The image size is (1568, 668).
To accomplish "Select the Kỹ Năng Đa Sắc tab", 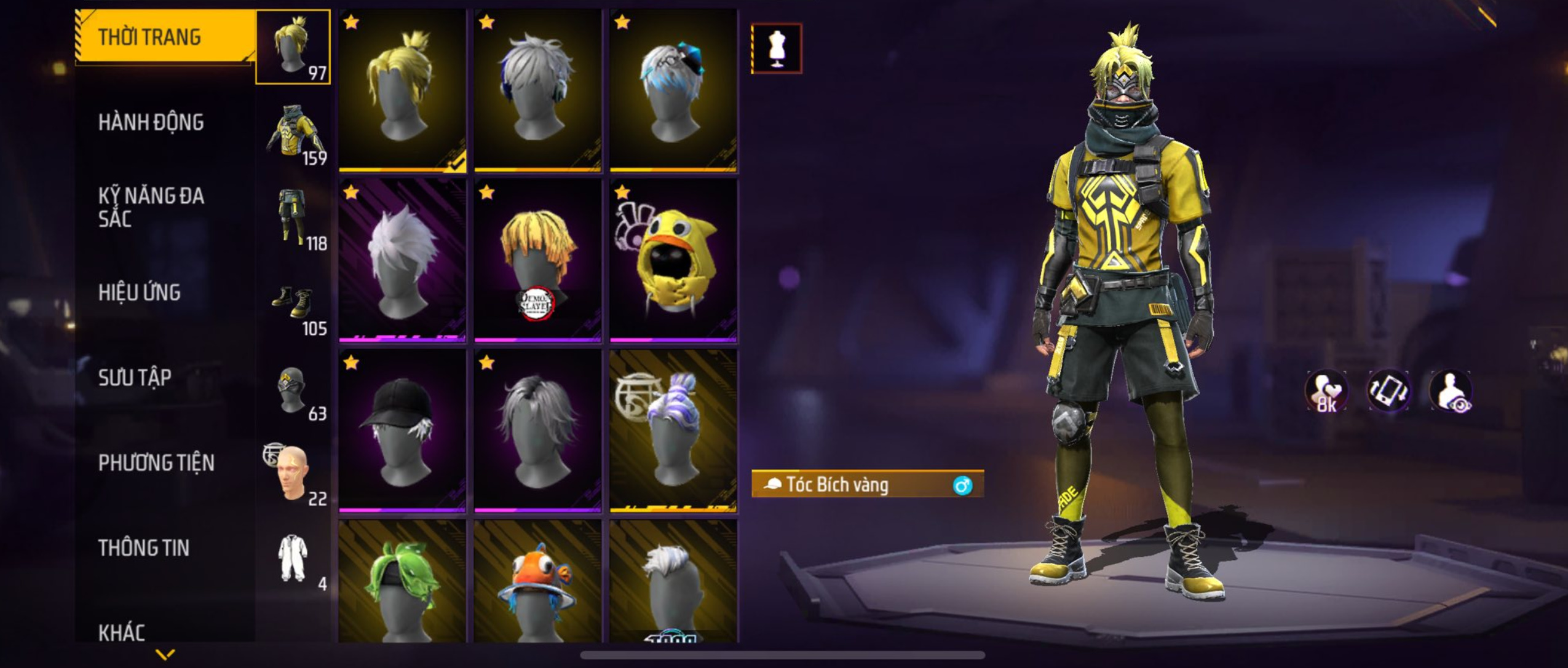I will 151,207.
